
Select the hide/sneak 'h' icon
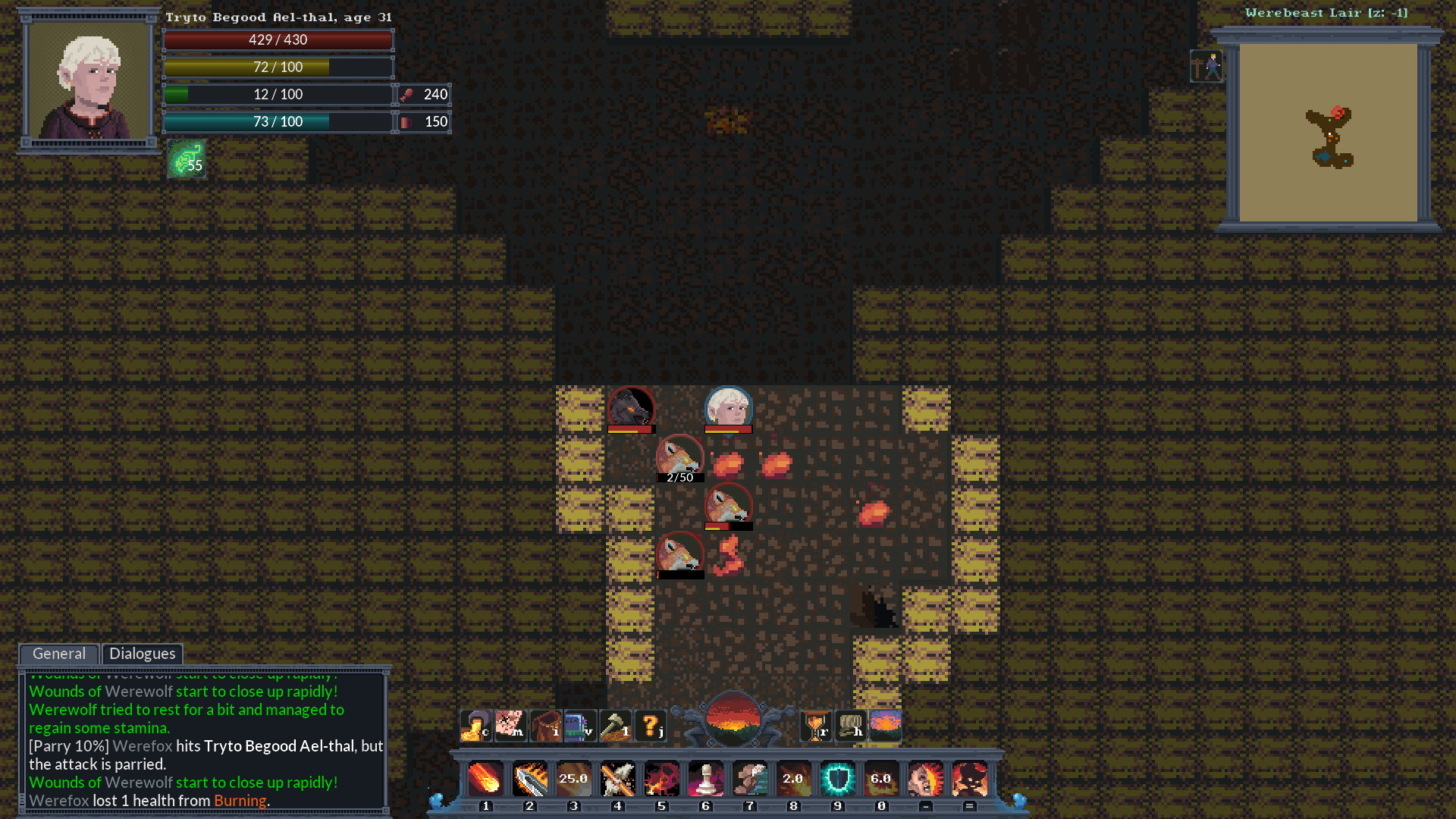click(x=849, y=724)
